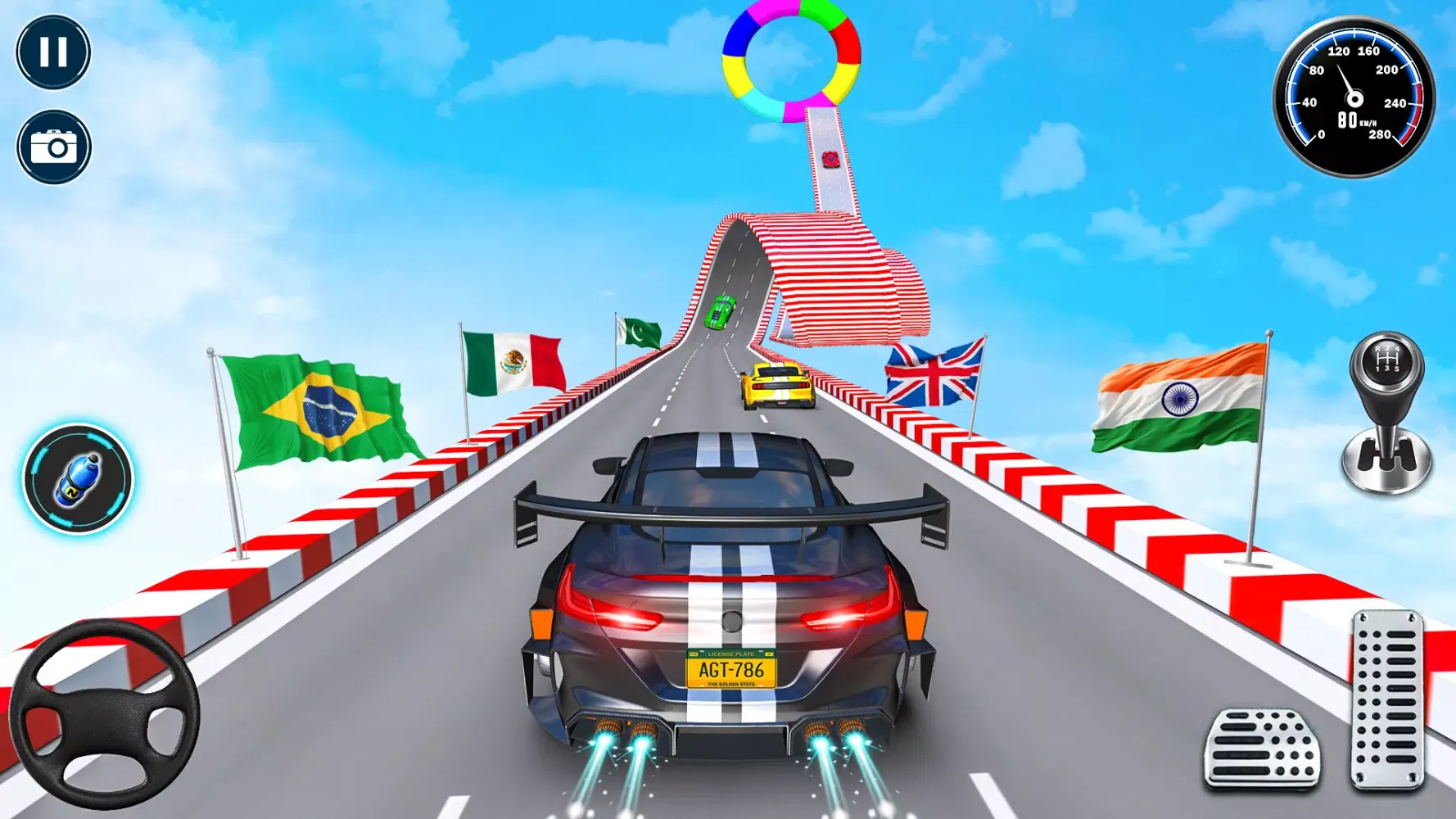Pause the game
Viewport: 1456px width, 819px height.
[x=52, y=51]
